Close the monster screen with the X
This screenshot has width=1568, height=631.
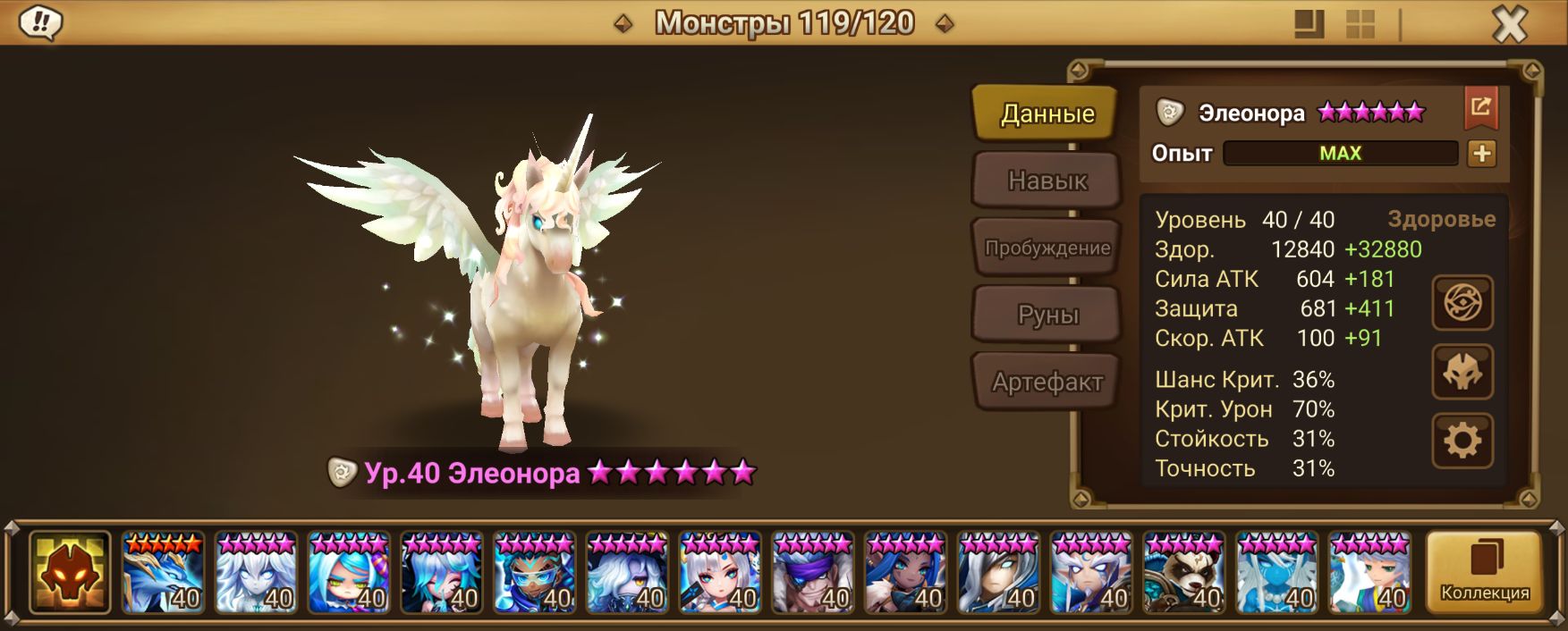pos(1510,24)
